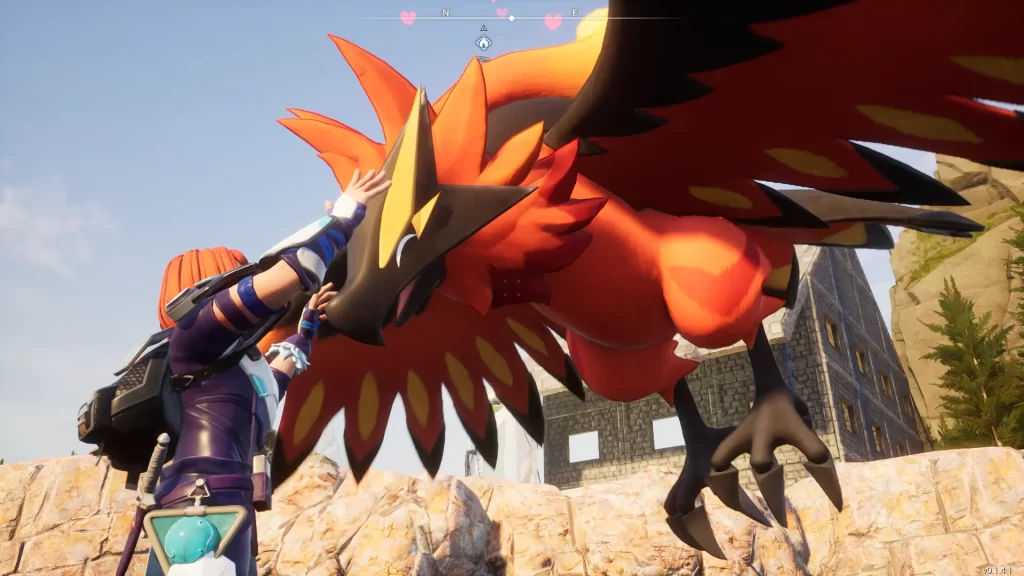Click the home base marker under the compass
The image size is (1024, 576).
[x=483, y=43]
